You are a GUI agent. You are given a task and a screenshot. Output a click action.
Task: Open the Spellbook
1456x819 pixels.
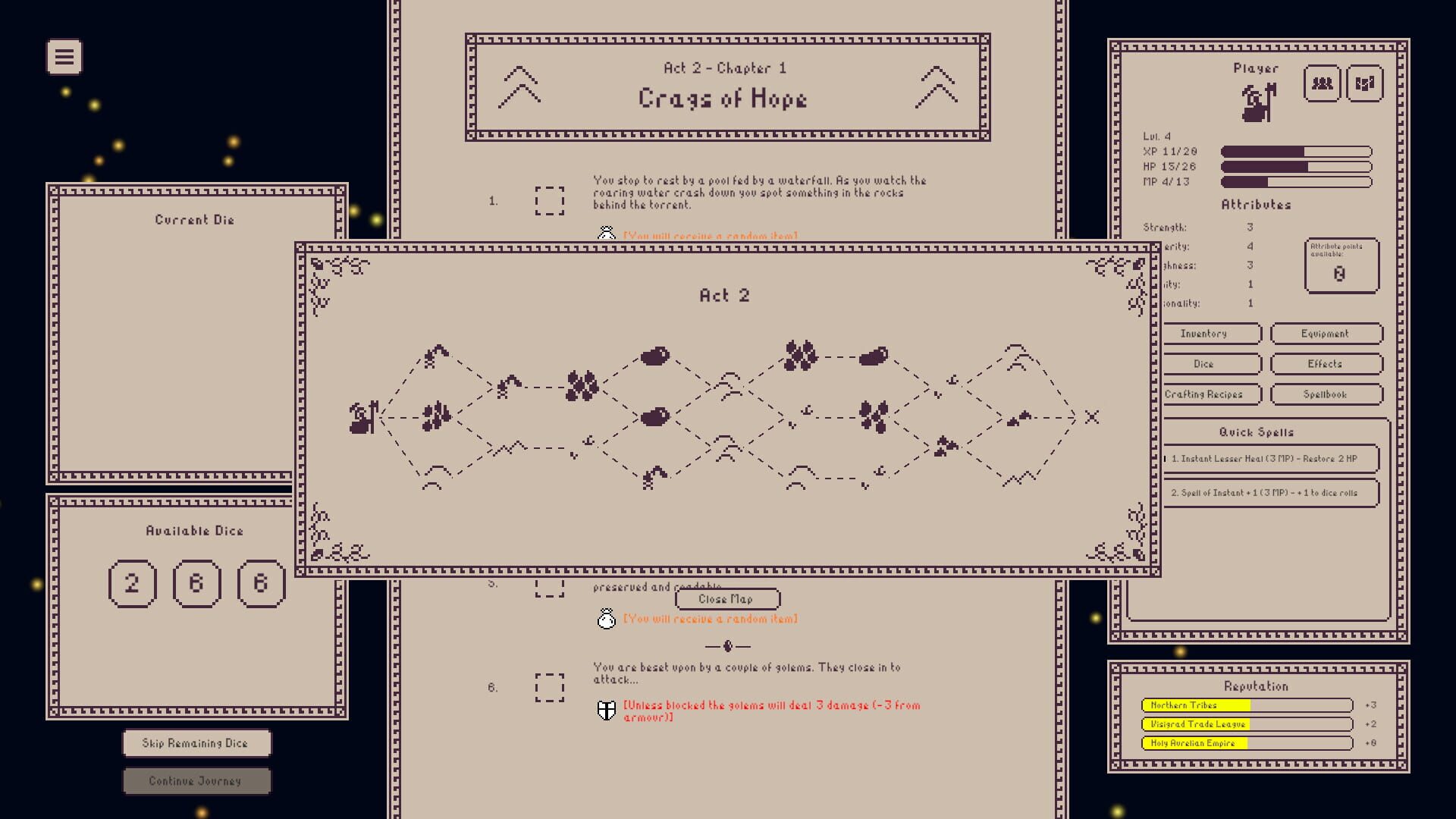pyautogui.click(x=1327, y=394)
